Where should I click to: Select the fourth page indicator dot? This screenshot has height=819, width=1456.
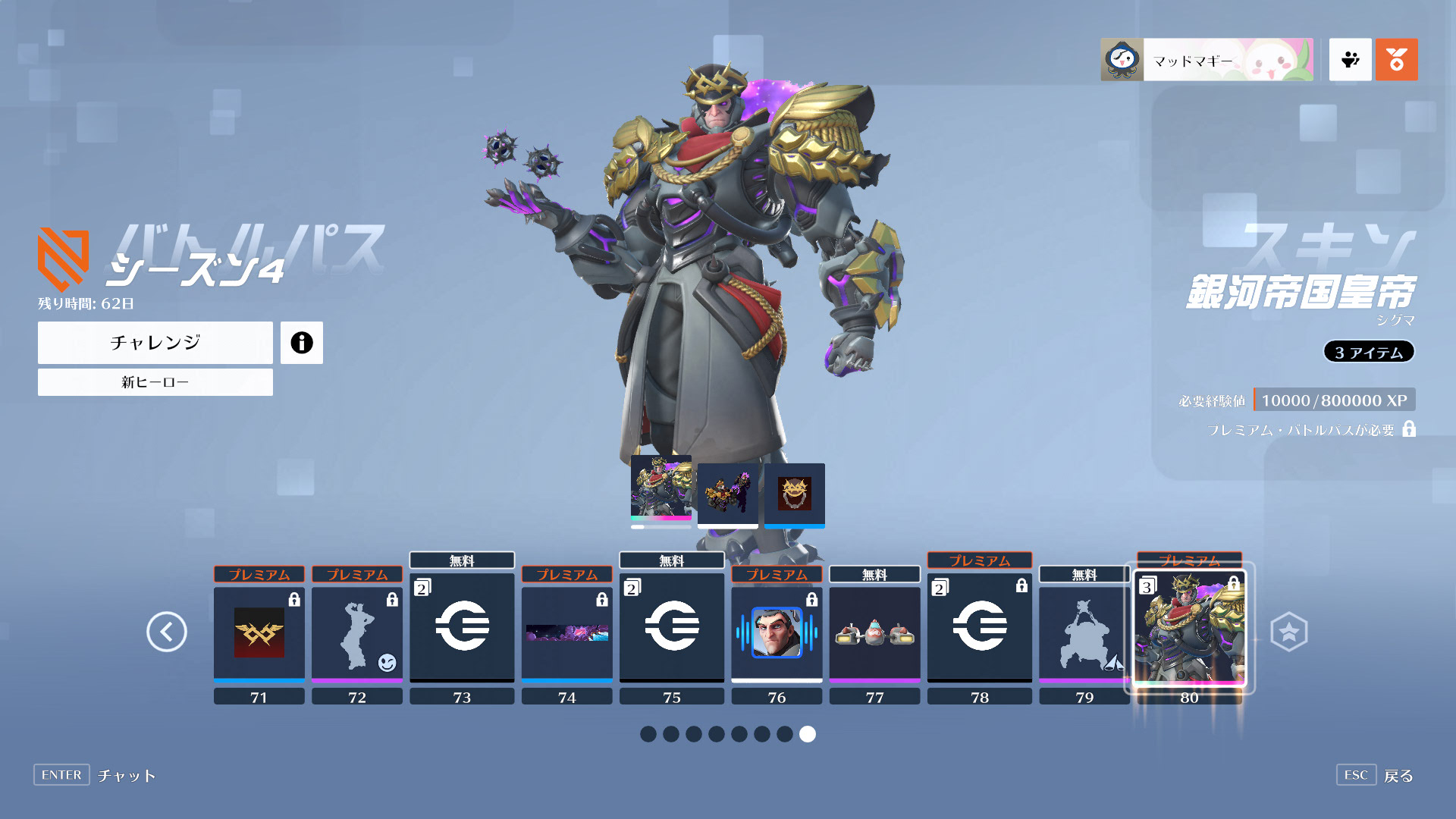coord(717,734)
